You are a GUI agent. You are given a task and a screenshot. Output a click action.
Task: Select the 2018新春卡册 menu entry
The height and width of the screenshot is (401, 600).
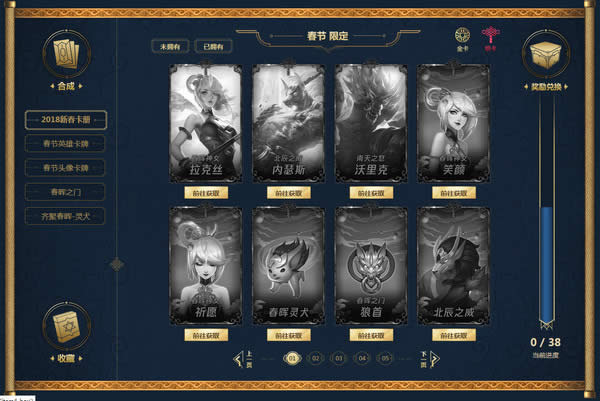pyautogui.click(x=66, y=120)
